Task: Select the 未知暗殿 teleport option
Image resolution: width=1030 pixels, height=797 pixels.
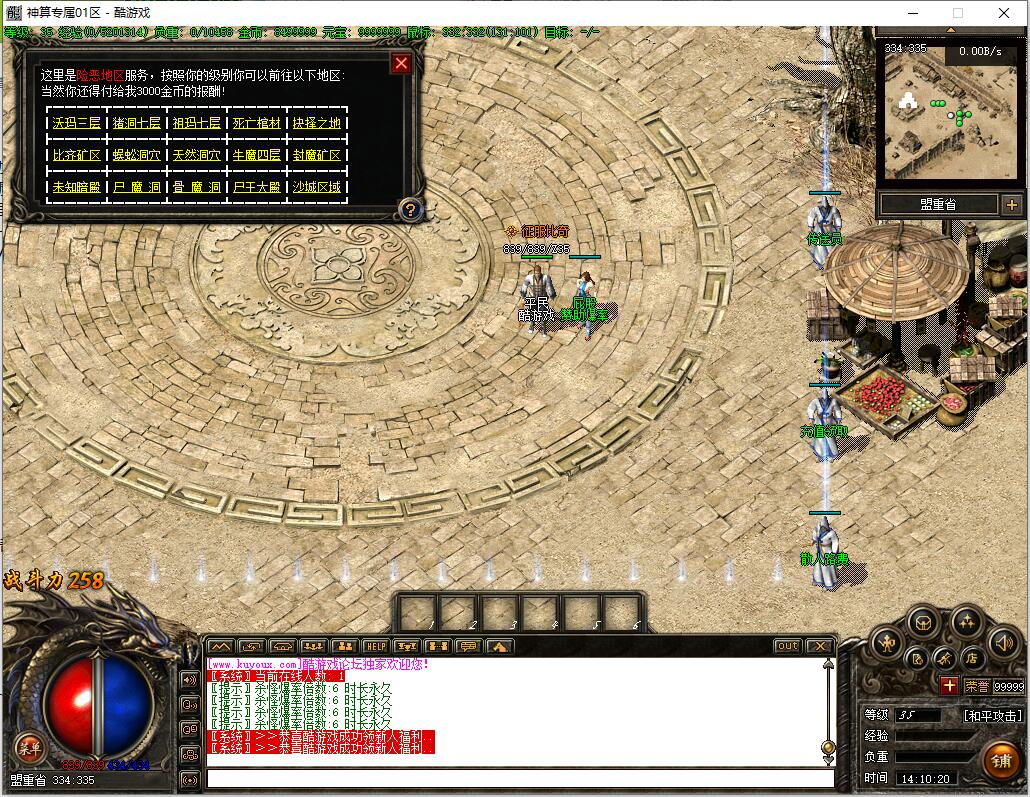Action: (77, 187)
